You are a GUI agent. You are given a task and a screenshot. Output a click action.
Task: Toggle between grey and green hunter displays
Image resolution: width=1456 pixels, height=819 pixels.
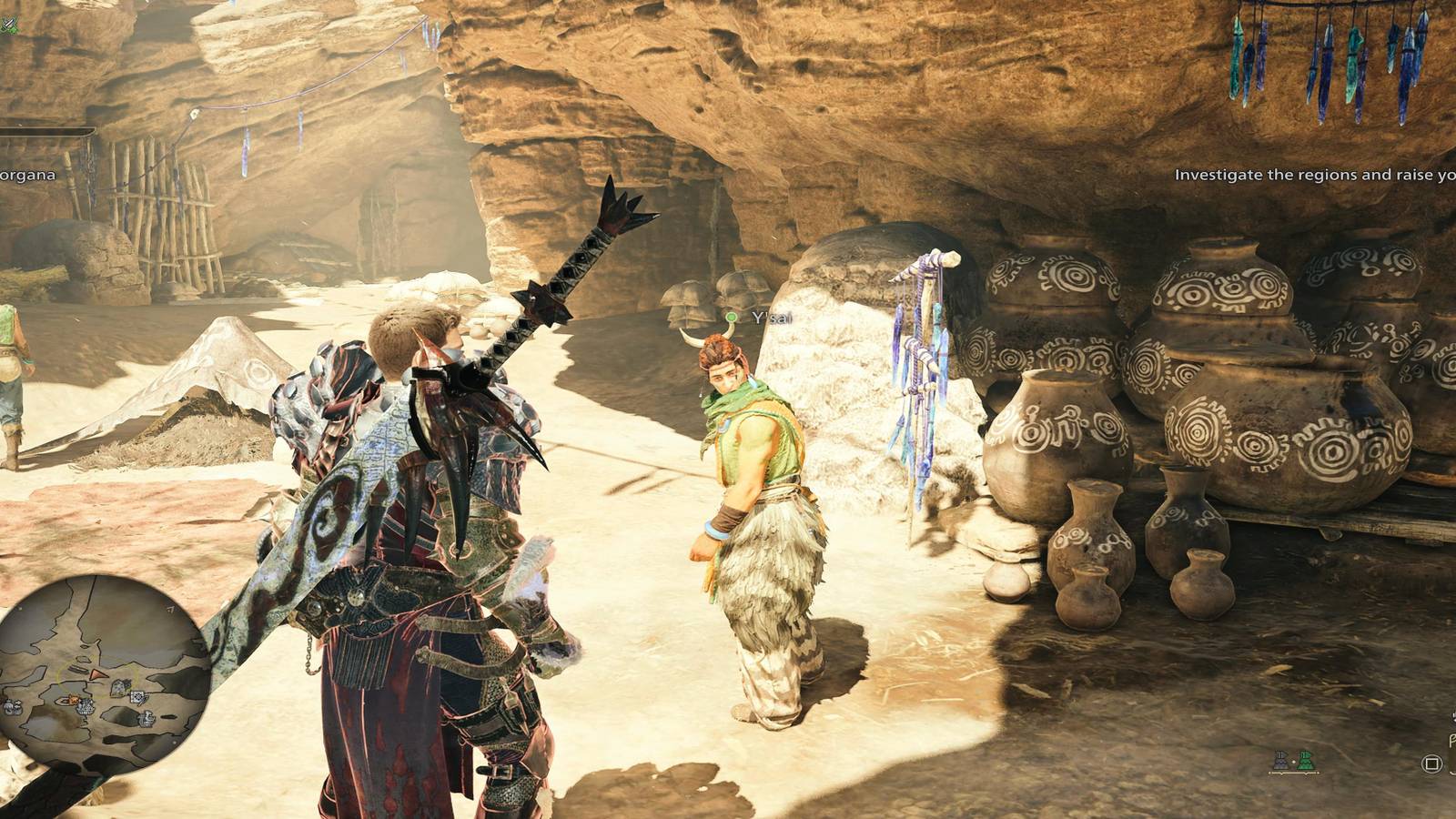tap(1294, 762)
